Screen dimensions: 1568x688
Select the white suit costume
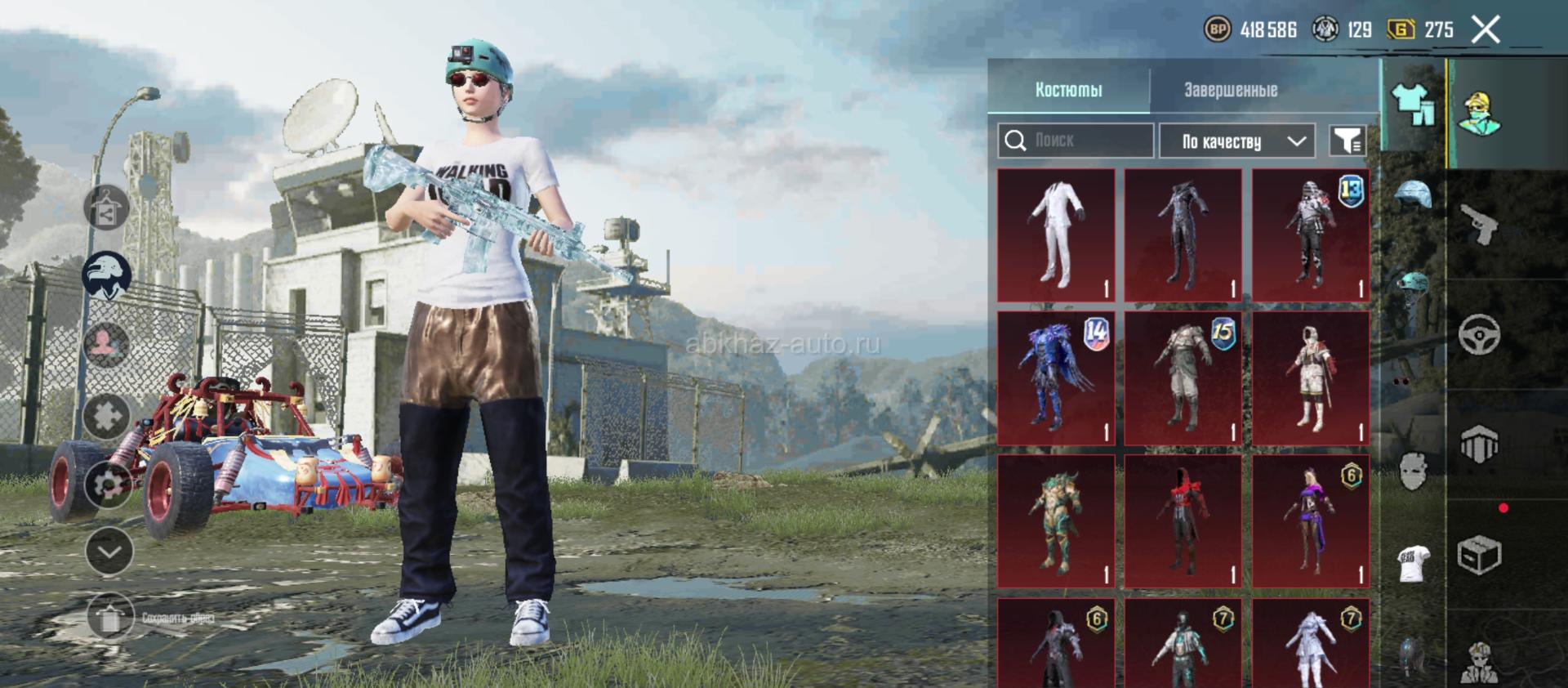click(1056, 235)
